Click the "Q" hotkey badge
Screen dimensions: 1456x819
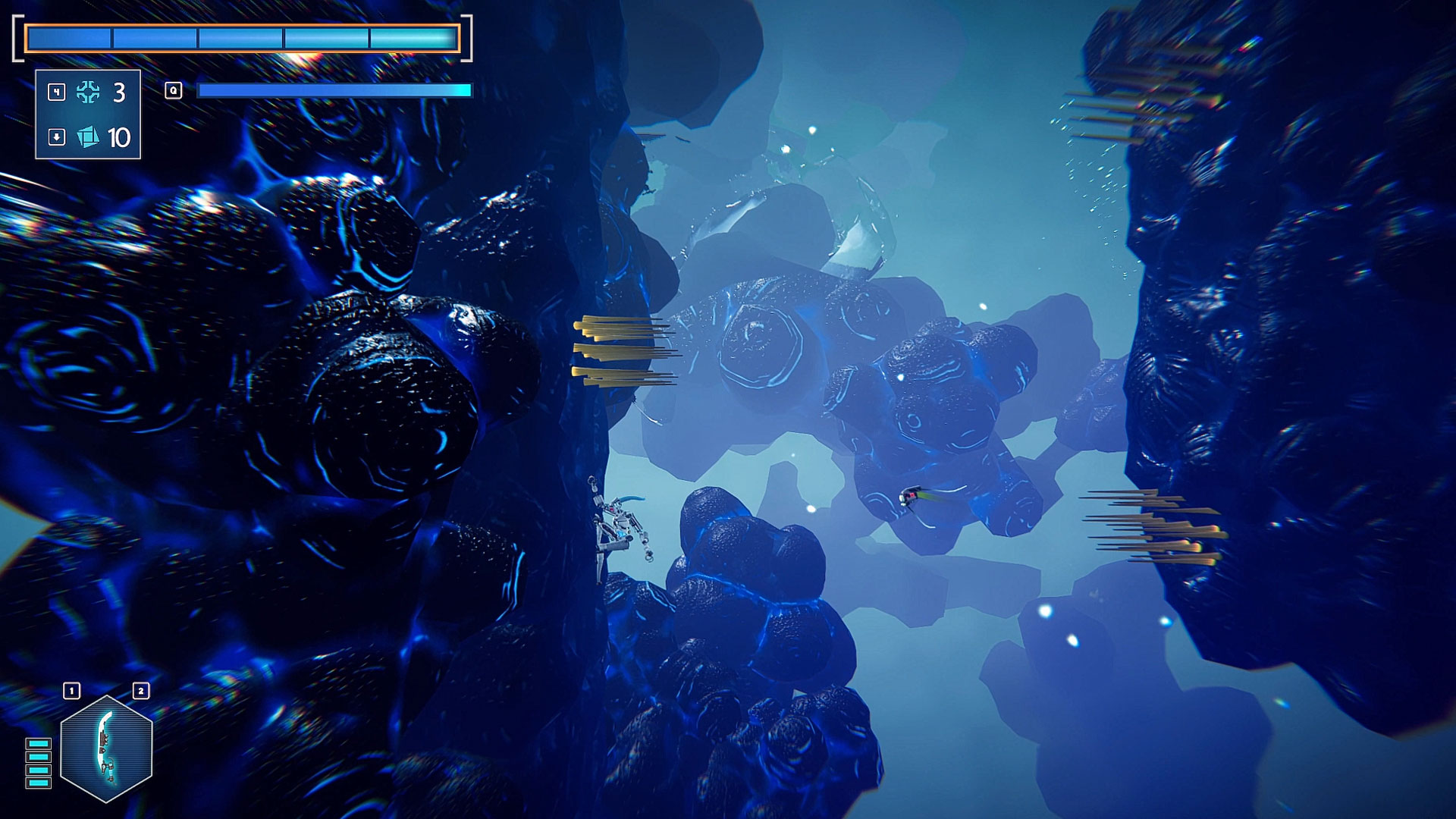tap(173, 90)
